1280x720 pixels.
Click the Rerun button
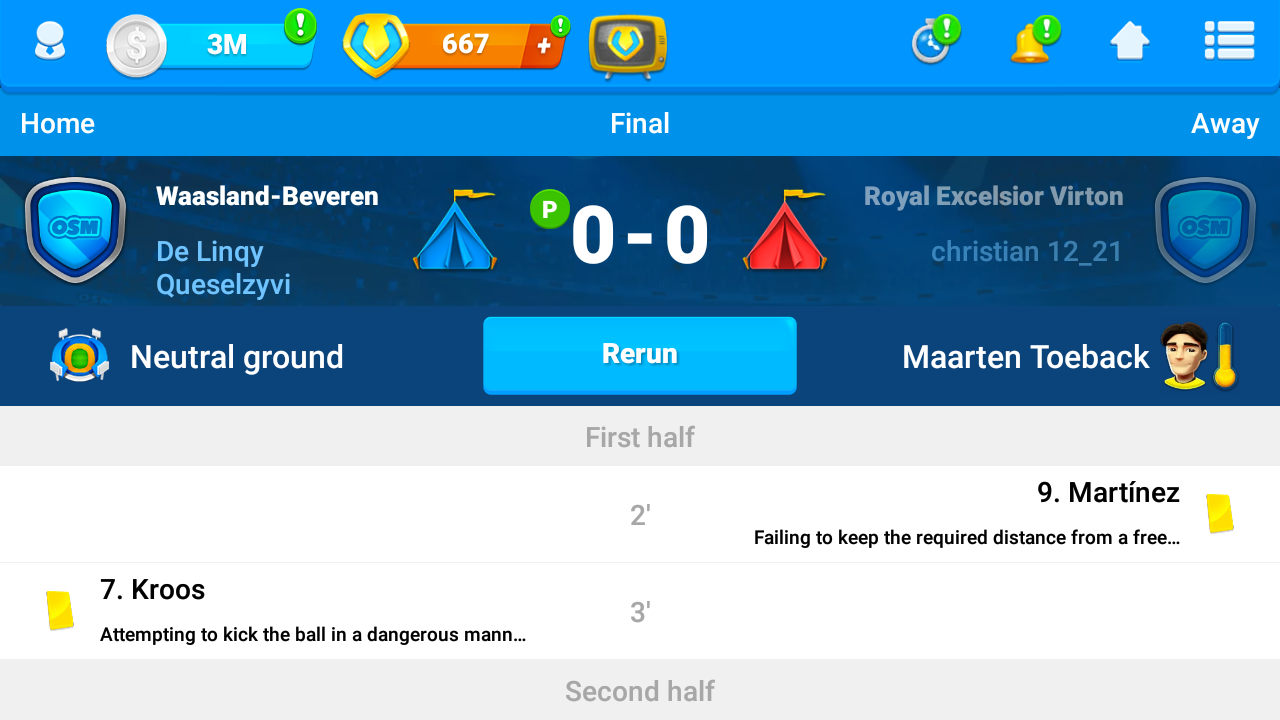639,355
